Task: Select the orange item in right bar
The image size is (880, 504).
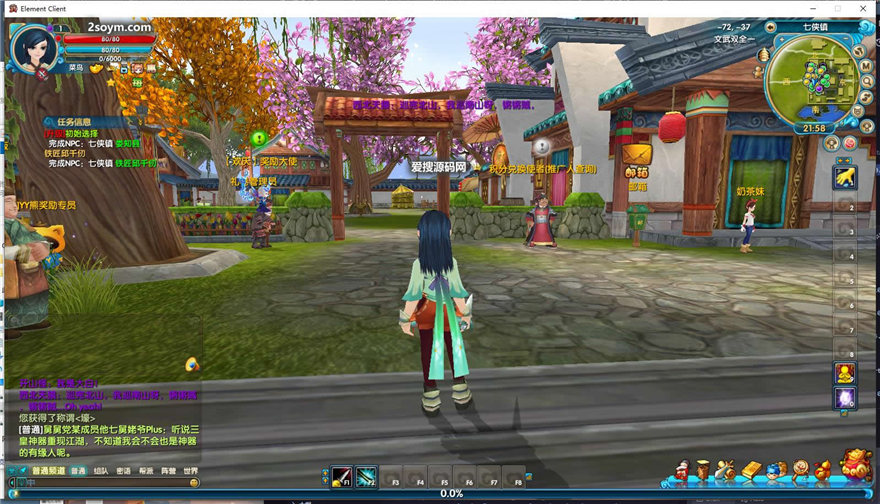Action: pos(845,373)
